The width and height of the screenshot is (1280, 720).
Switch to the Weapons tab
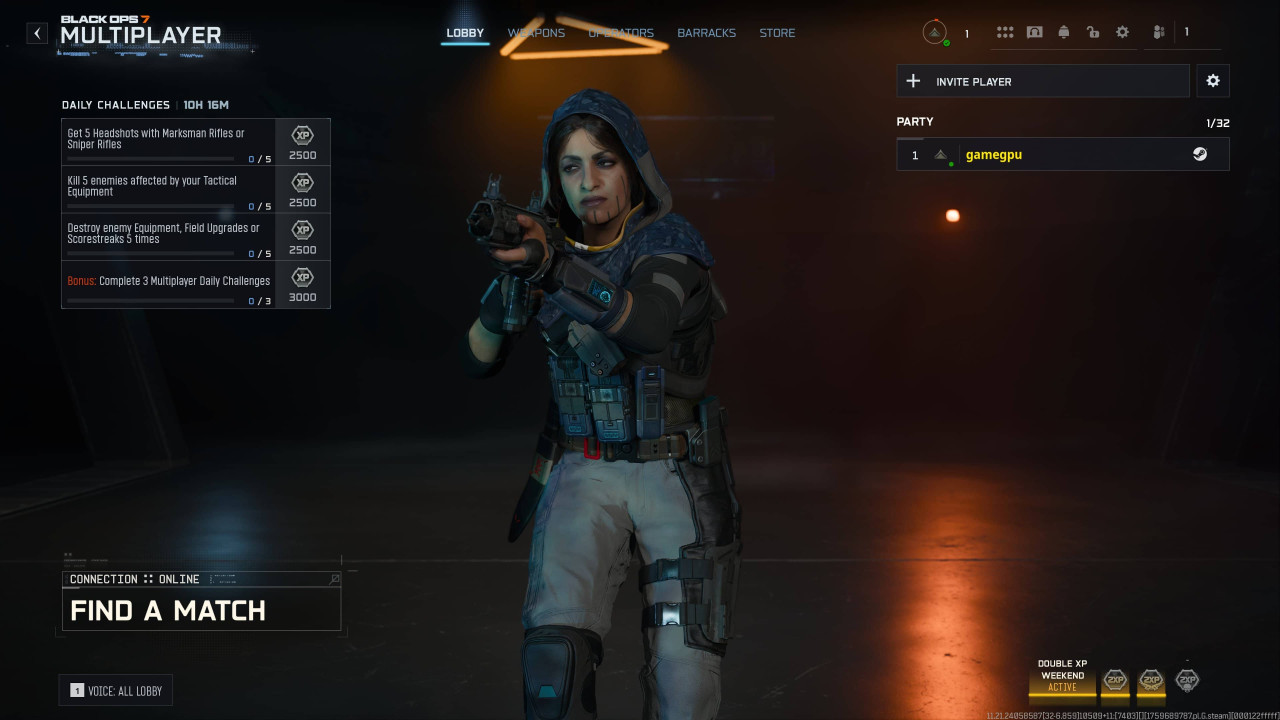(536, 33)
